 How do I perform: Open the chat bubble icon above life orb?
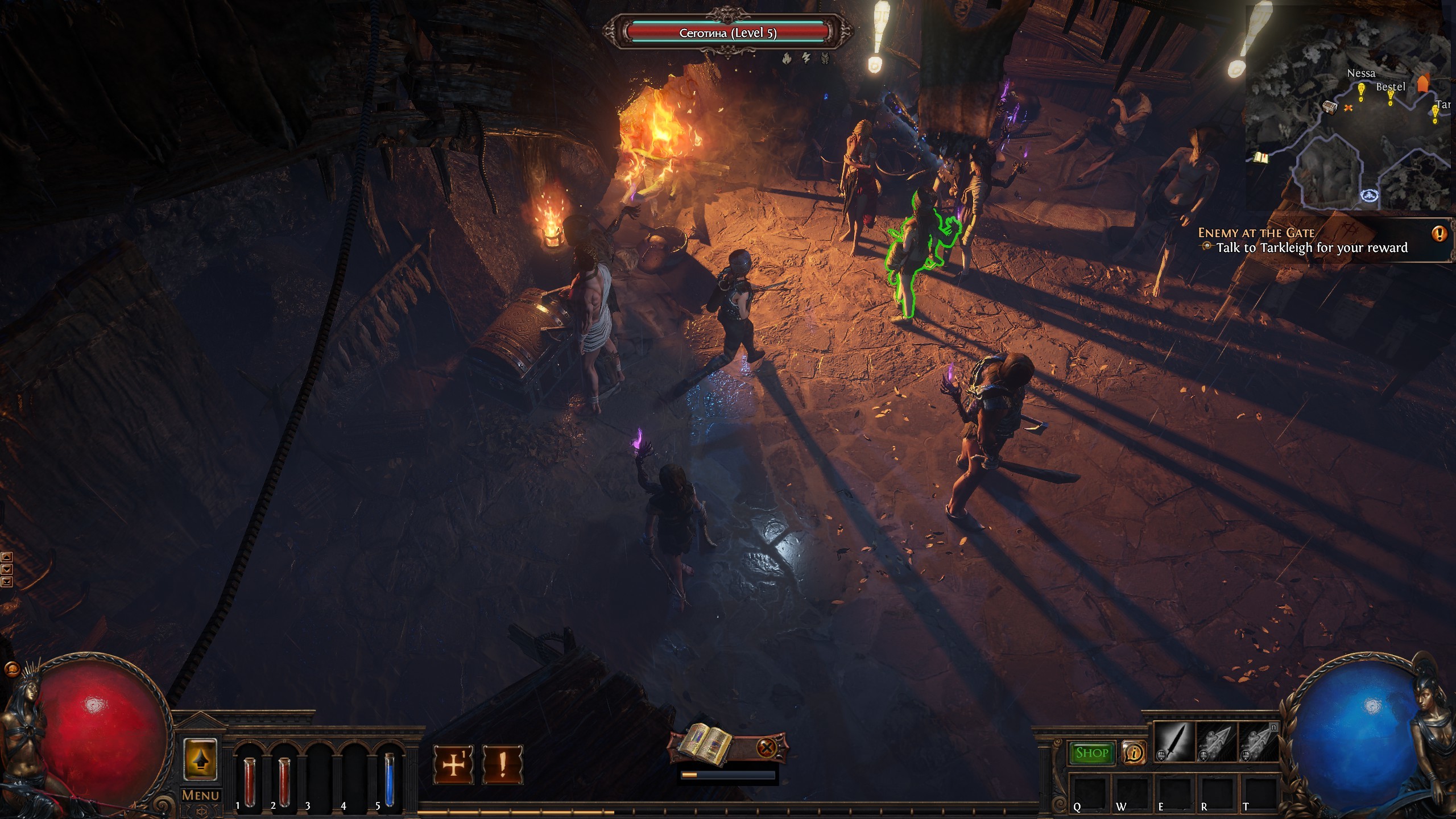pos(11,669)
